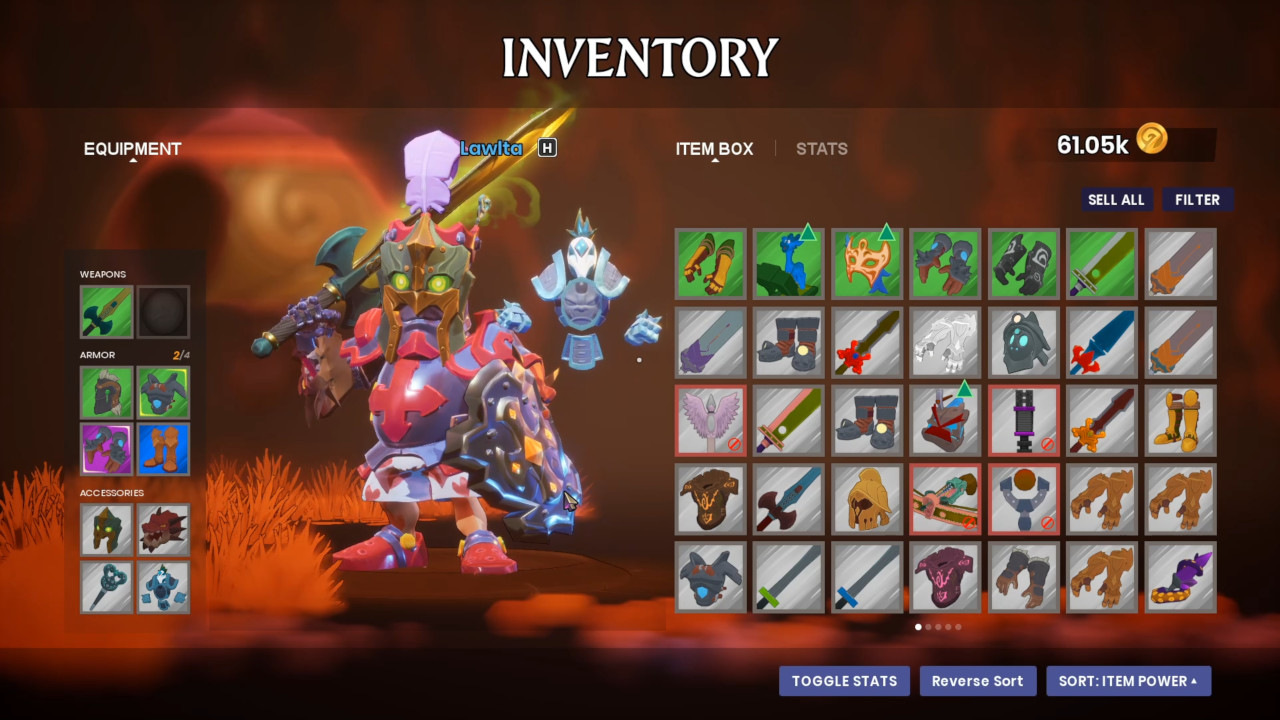1280x720 pixels.
Task: Select the equipped orange boots armor slot
Action: pyautogui.click(x=163, y=449)
